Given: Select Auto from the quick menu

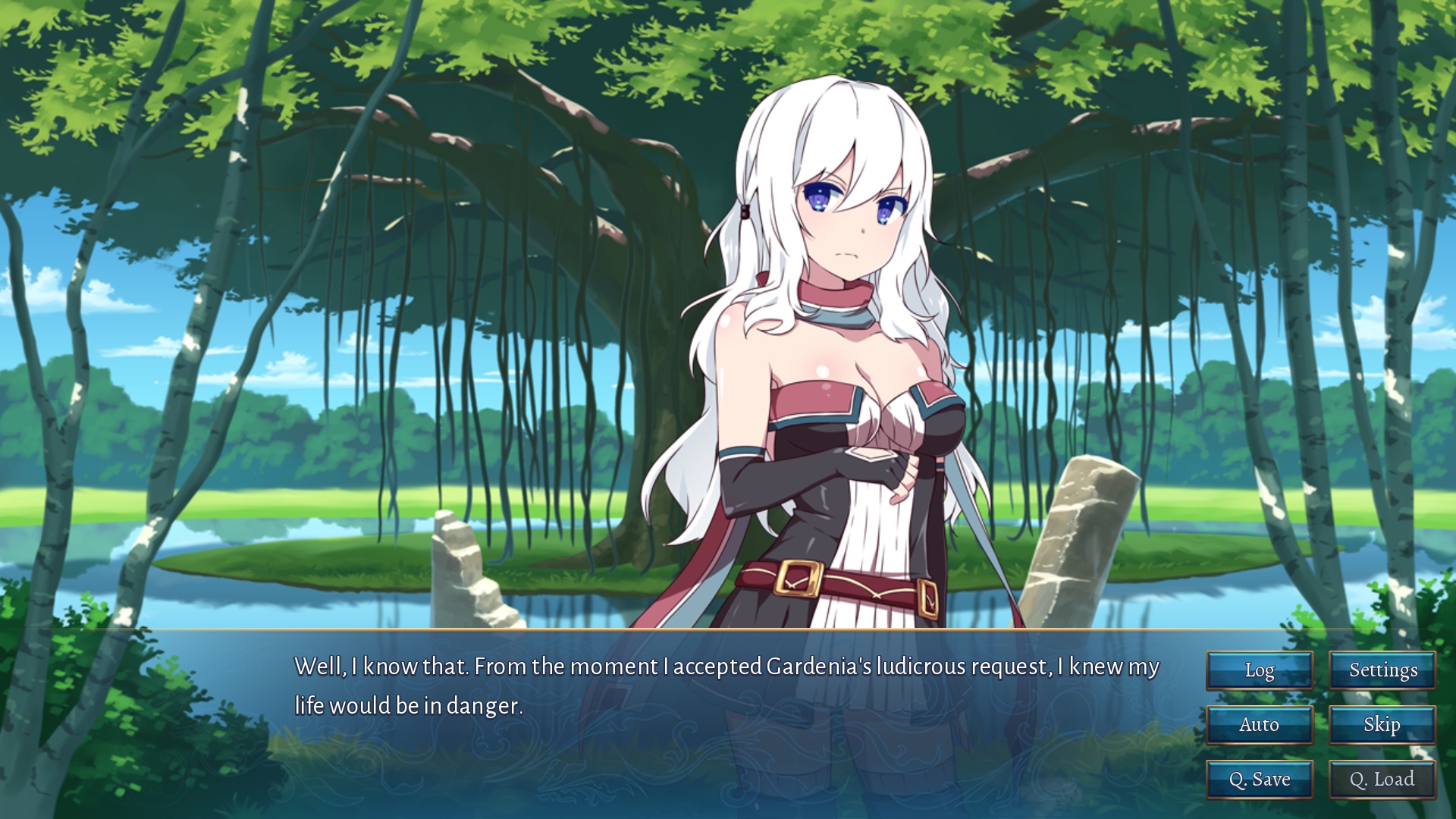Looking at the screenshot, I should [x=1260, y=725].
